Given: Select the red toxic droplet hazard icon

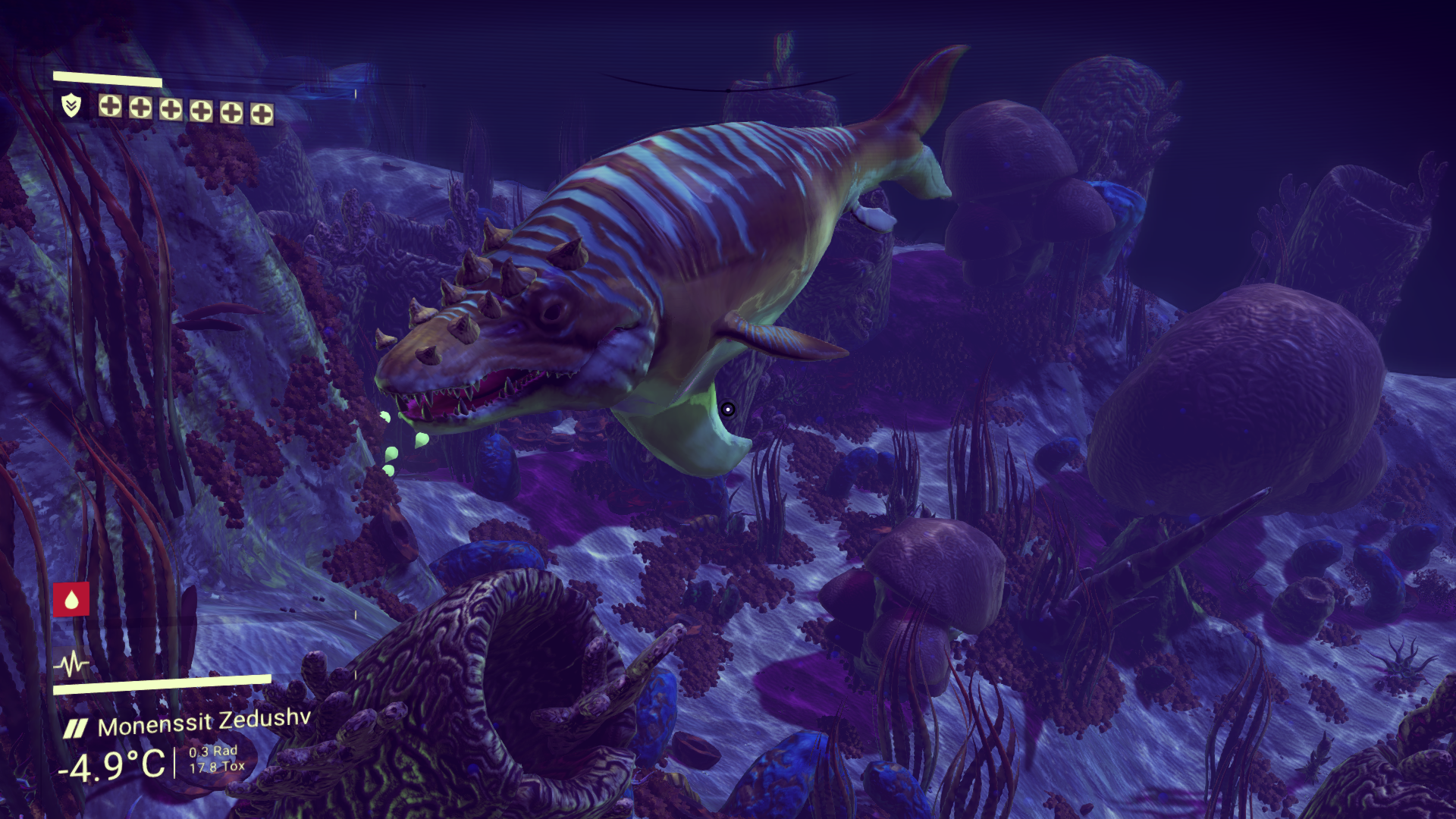Looking at the screenshot, I should pos(71,599).
